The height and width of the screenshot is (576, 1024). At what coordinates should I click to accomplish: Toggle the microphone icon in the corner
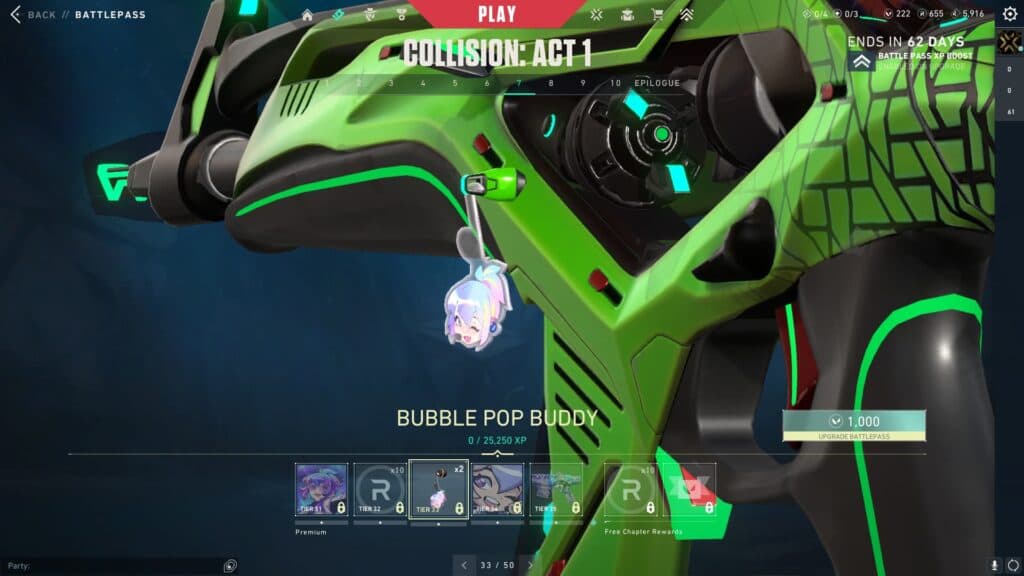[994, 565]
